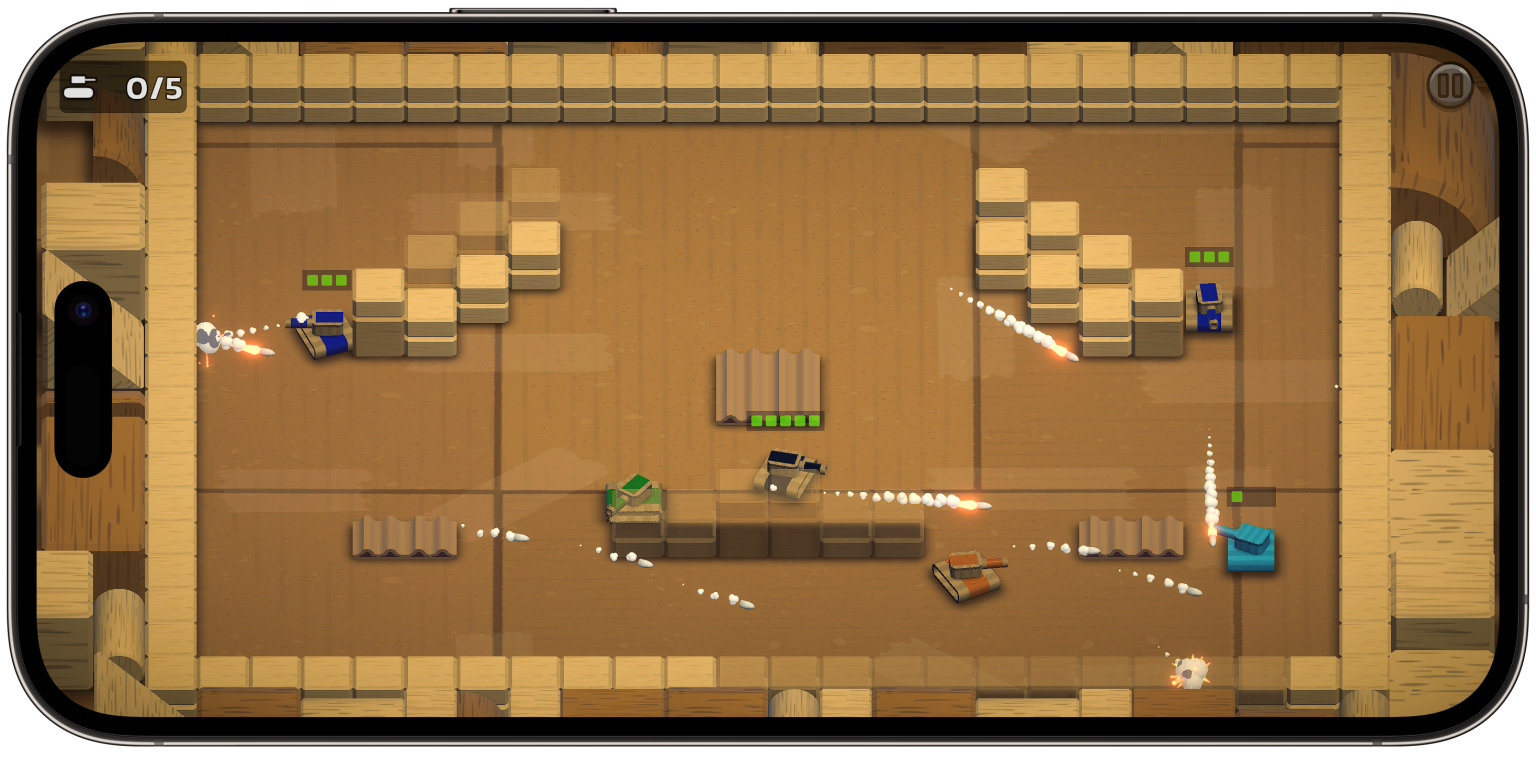Image resolution: width=1536 pixels, height=759 pixels.
Task: Select the sand-colored tank by the wall
Action: (786, 473)
